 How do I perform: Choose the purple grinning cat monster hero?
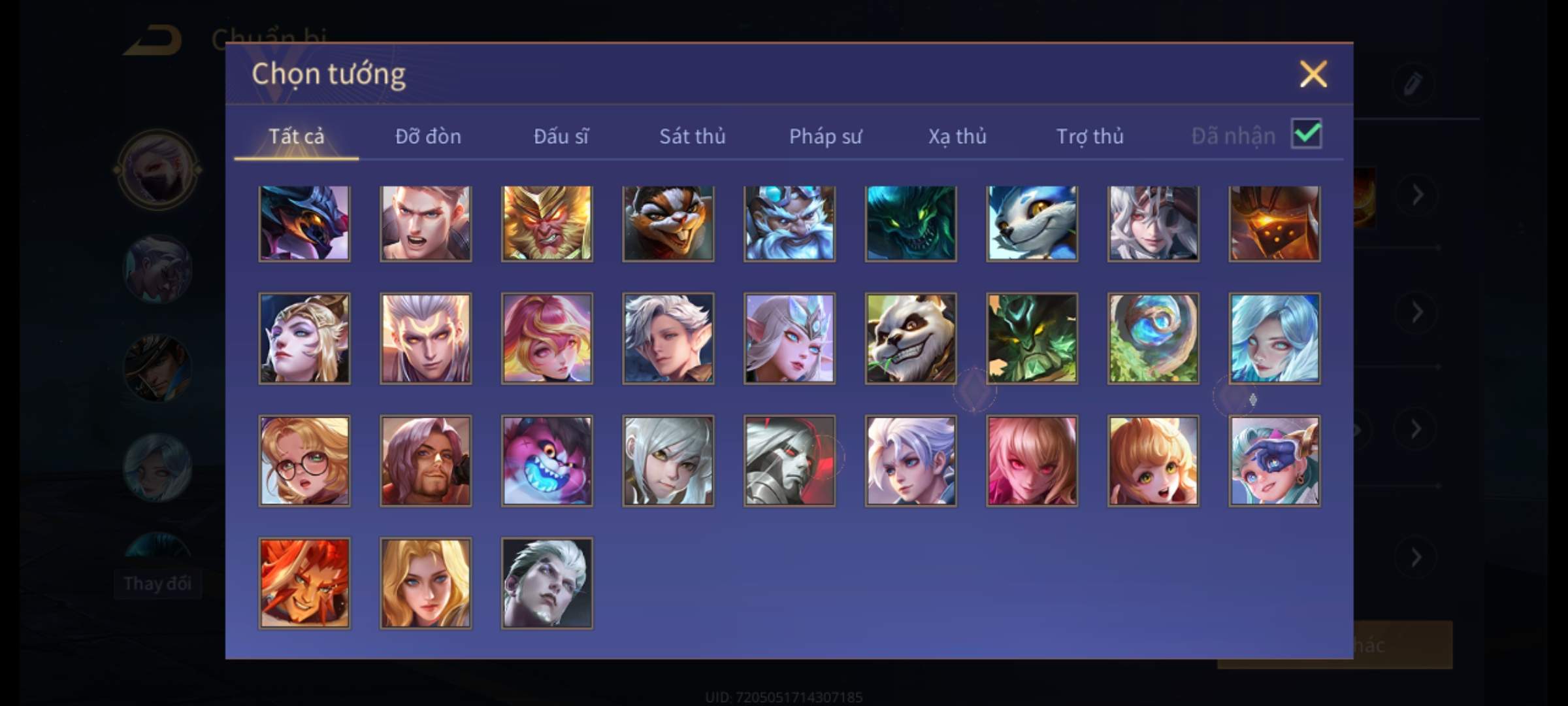click(x=547, y=461)
